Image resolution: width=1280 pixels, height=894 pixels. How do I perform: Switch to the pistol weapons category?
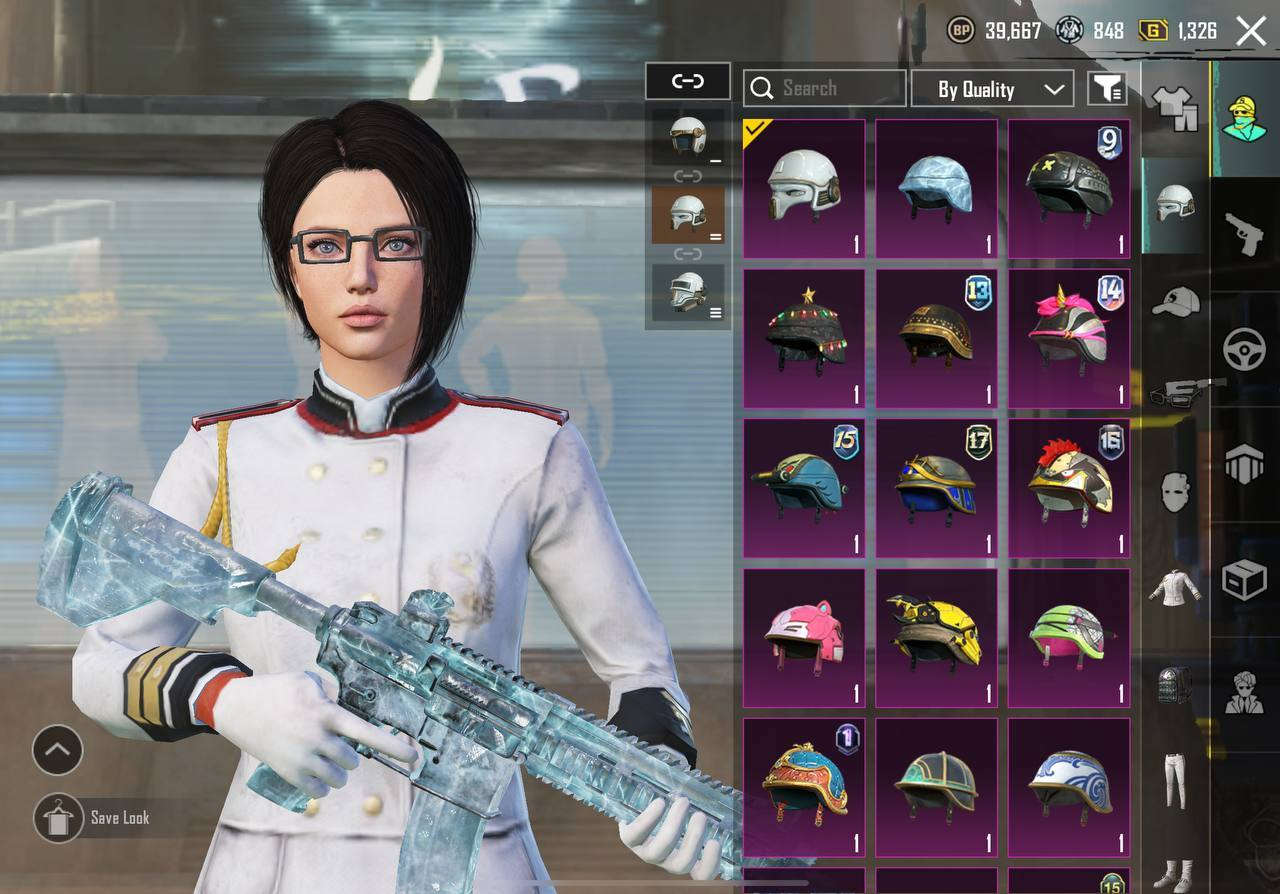[x=1244, y=234]
